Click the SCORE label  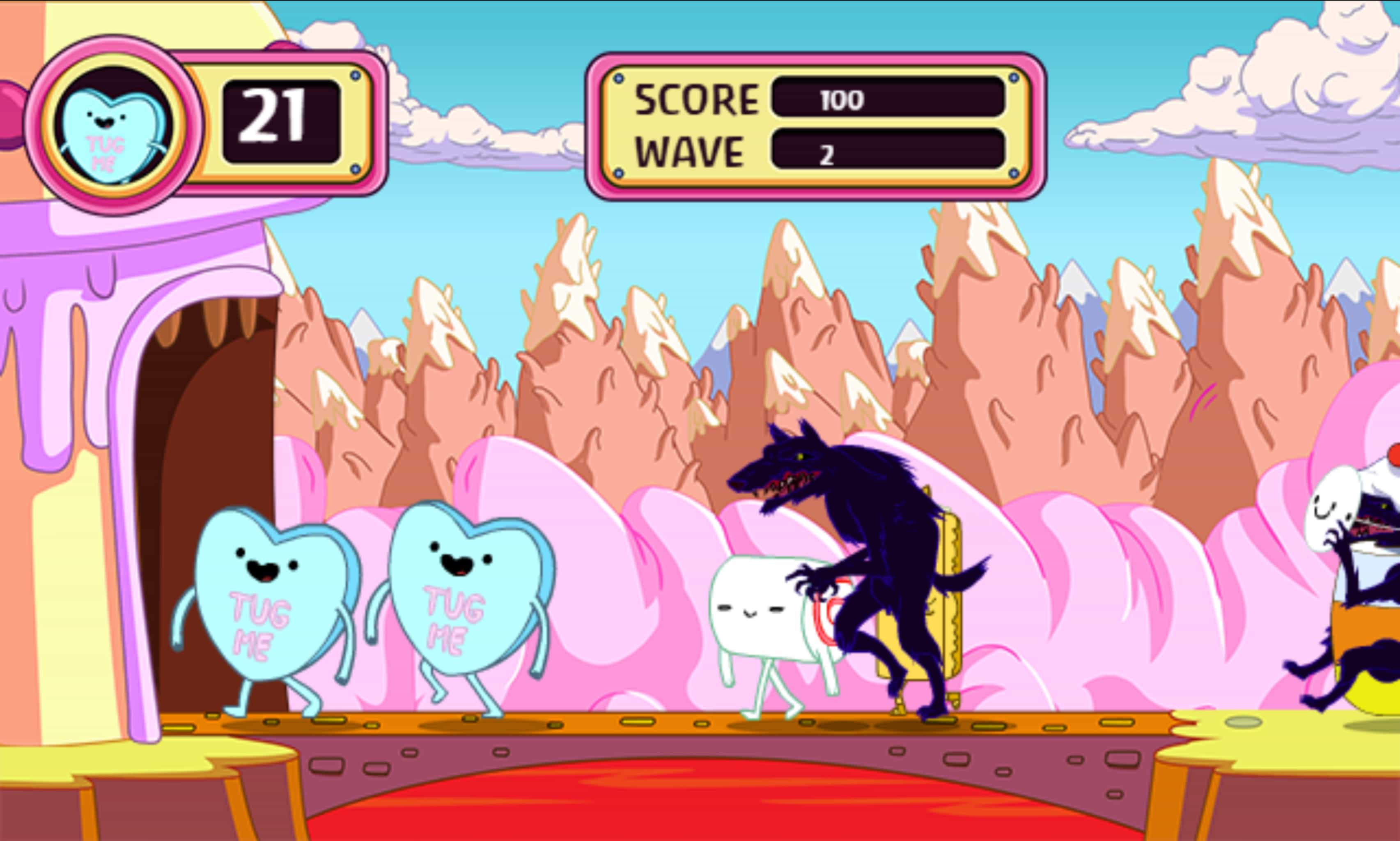[697, 100]
